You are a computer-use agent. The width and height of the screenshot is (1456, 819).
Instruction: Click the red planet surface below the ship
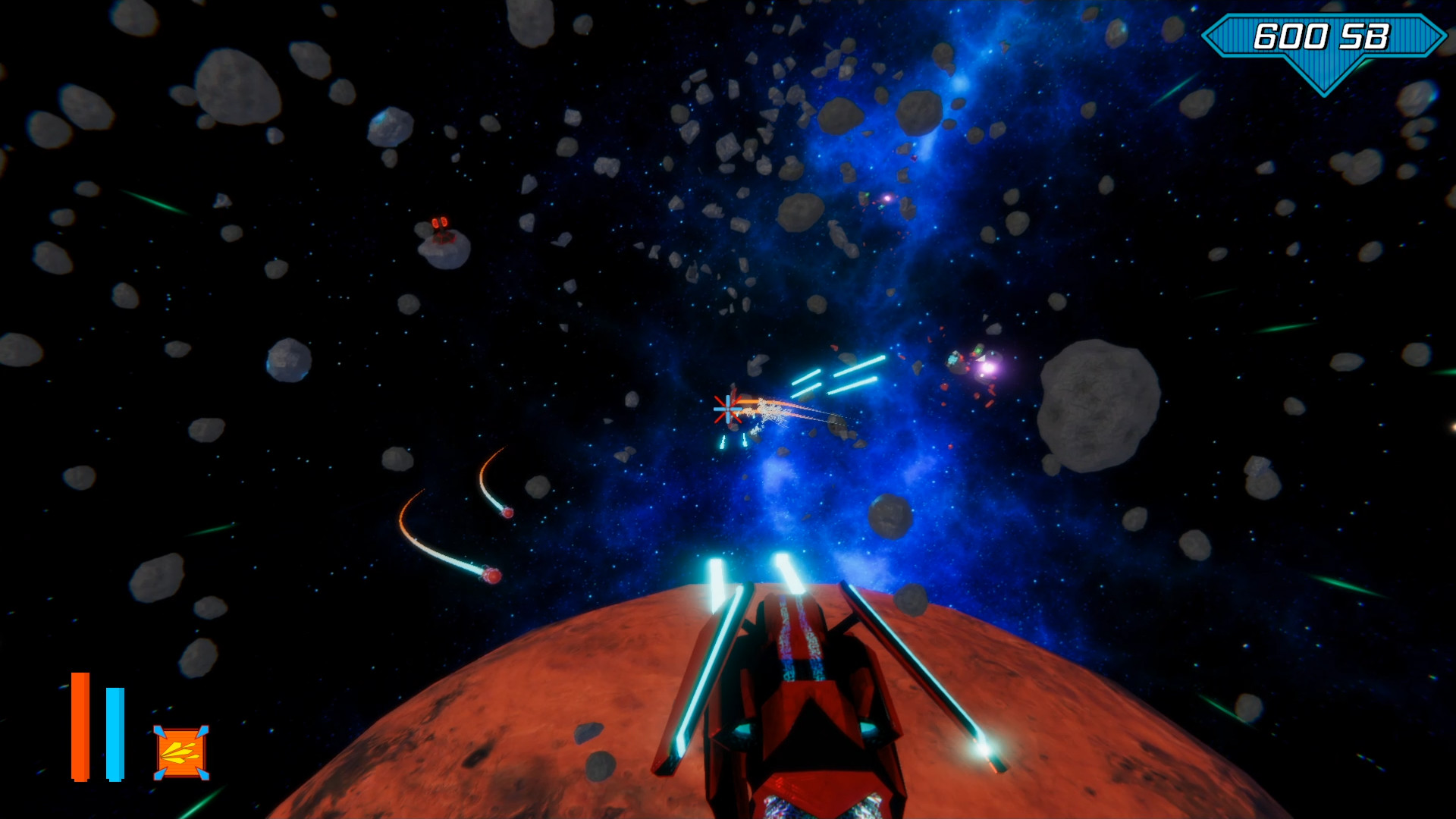click(x=569, y=720)
